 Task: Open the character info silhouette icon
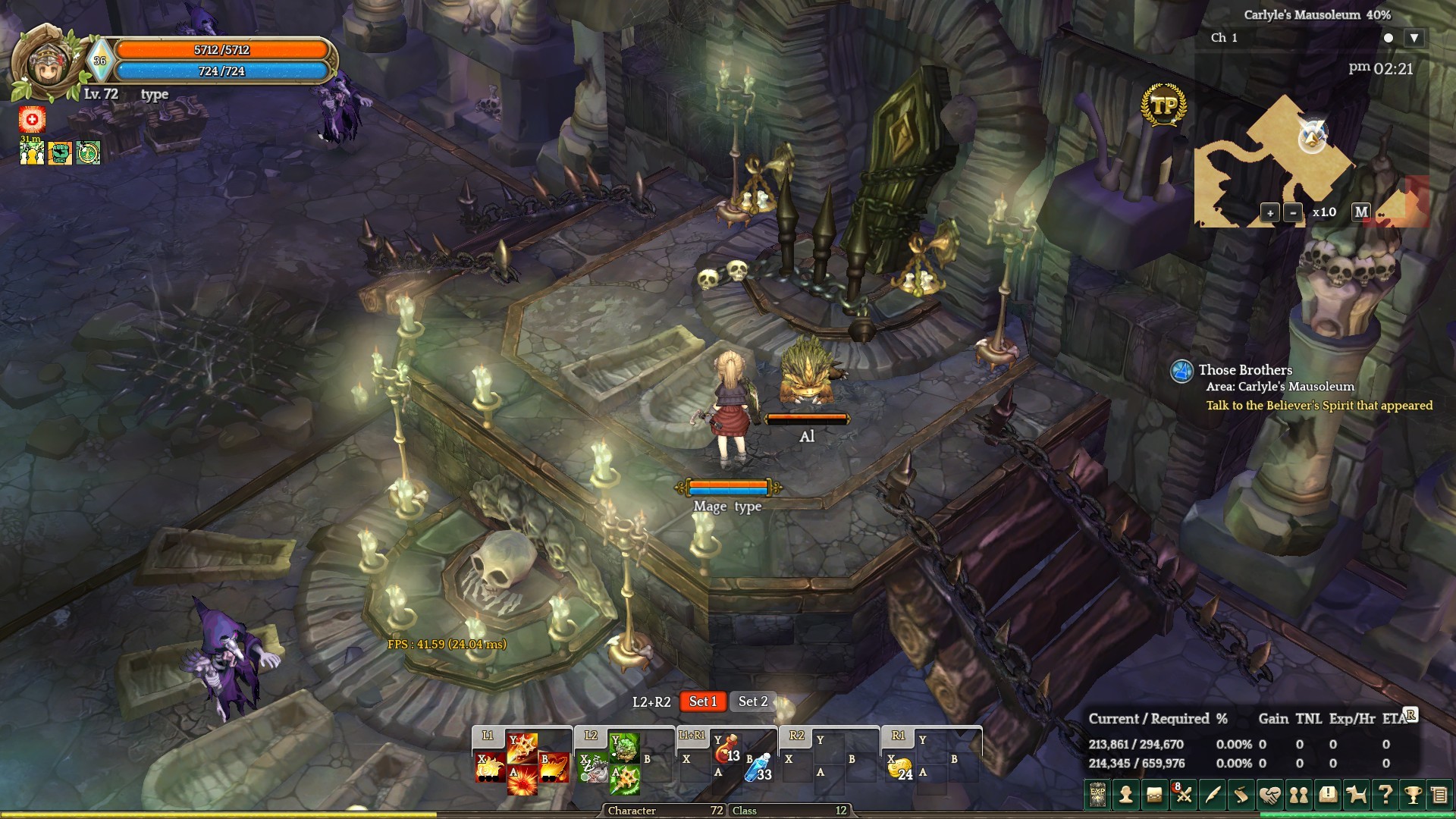pos(1126,795)
